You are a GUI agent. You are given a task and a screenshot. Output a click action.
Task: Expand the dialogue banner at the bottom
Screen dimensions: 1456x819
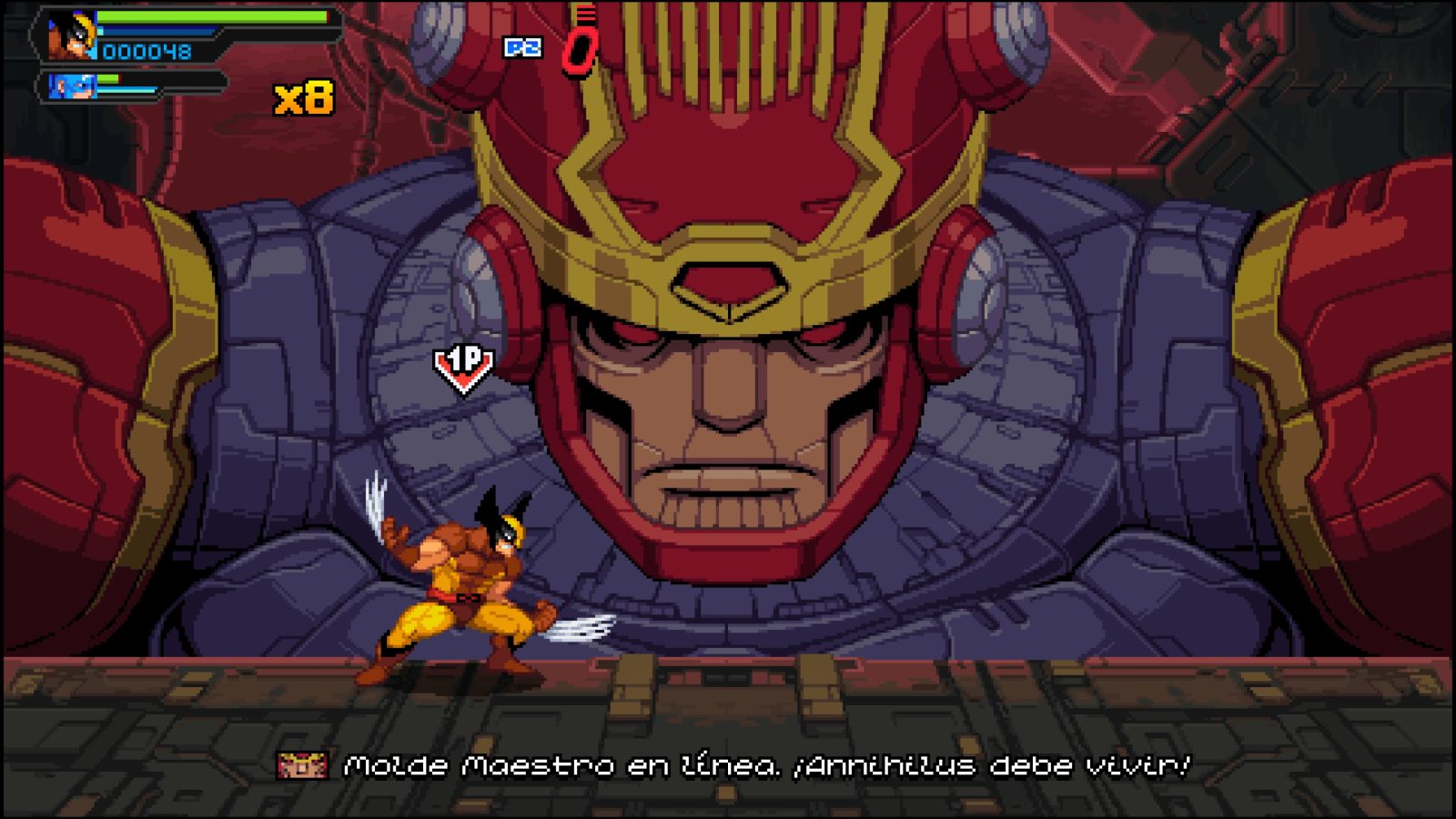tap(728, 764)
